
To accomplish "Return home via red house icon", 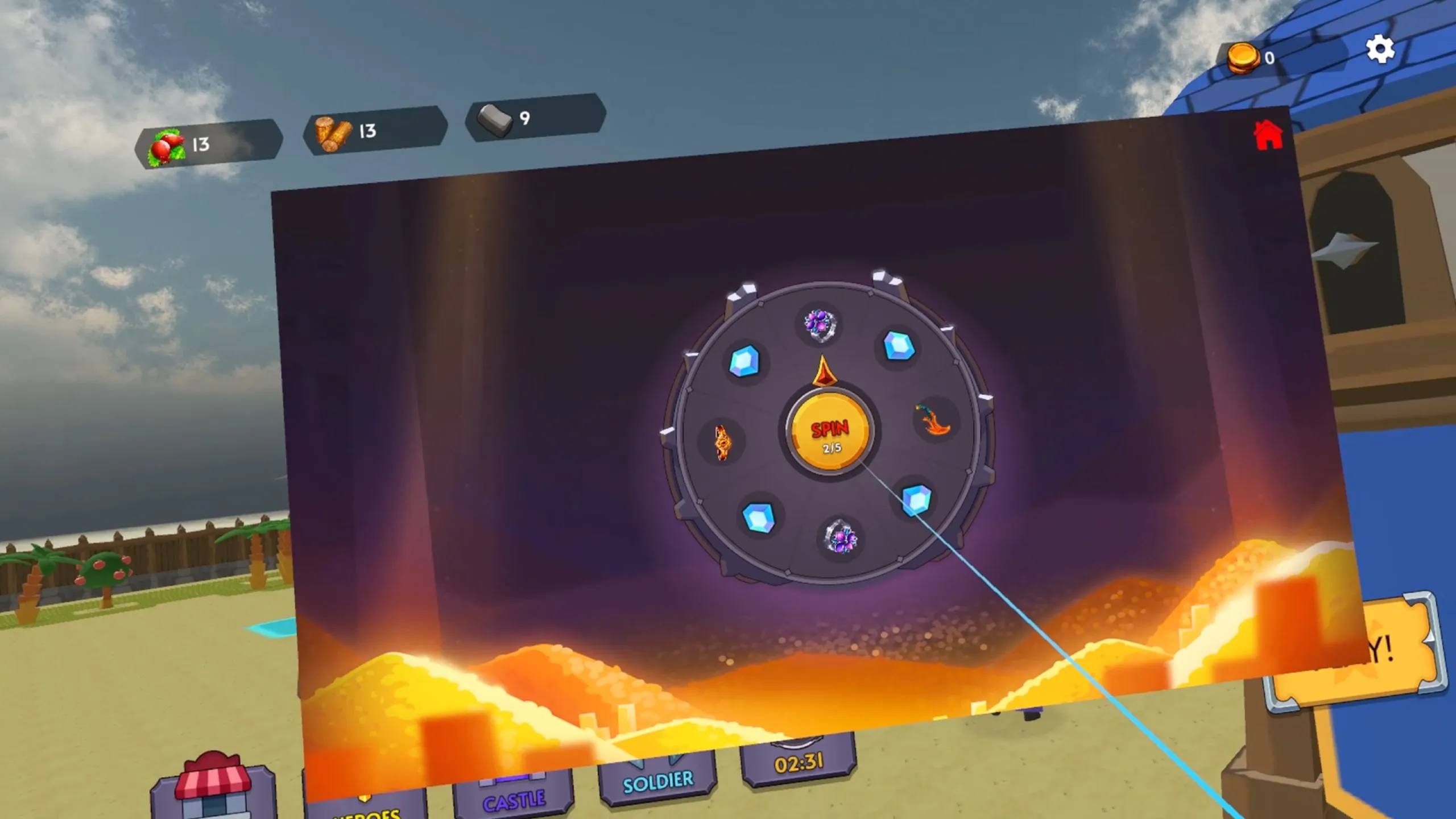I will [1268, 136].
